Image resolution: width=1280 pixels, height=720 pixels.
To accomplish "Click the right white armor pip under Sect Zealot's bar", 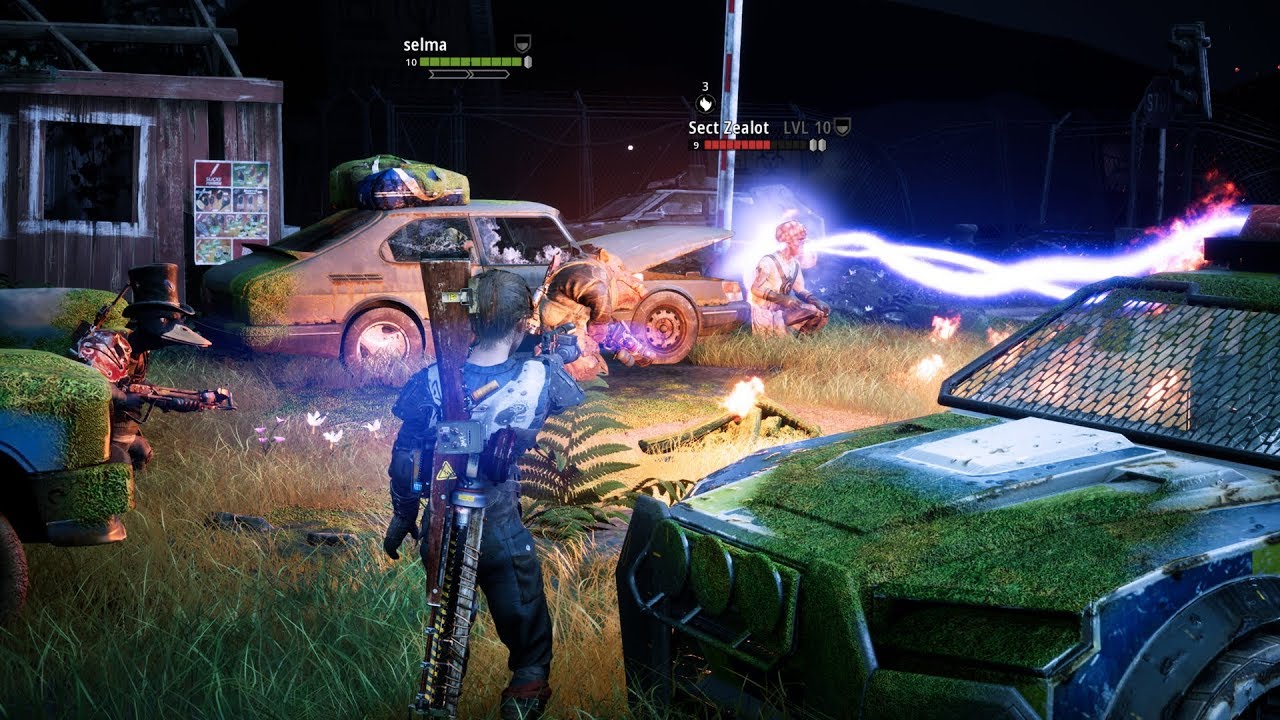I will 822,146.
